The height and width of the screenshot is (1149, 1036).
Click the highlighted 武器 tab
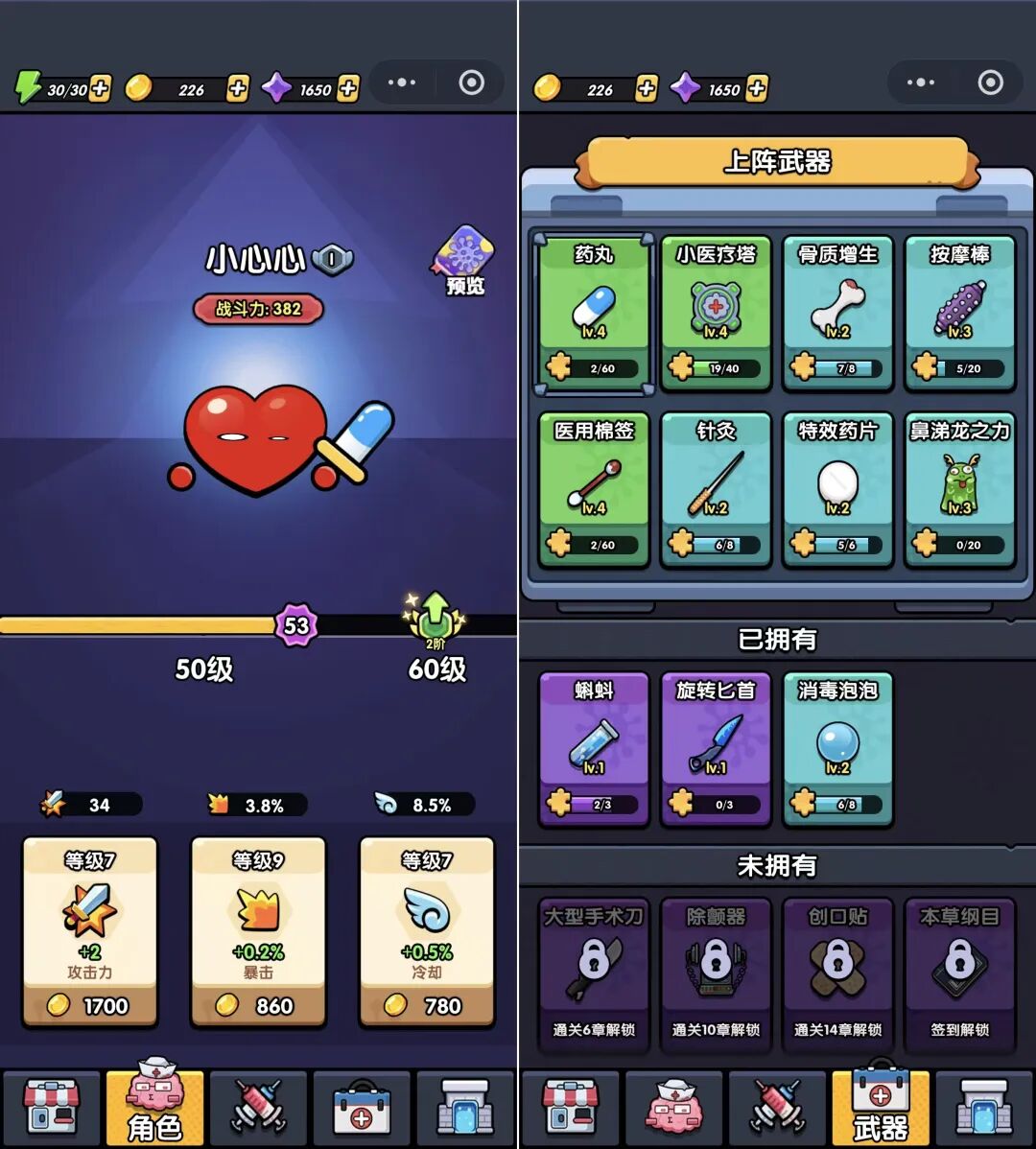pos(880,1106)
